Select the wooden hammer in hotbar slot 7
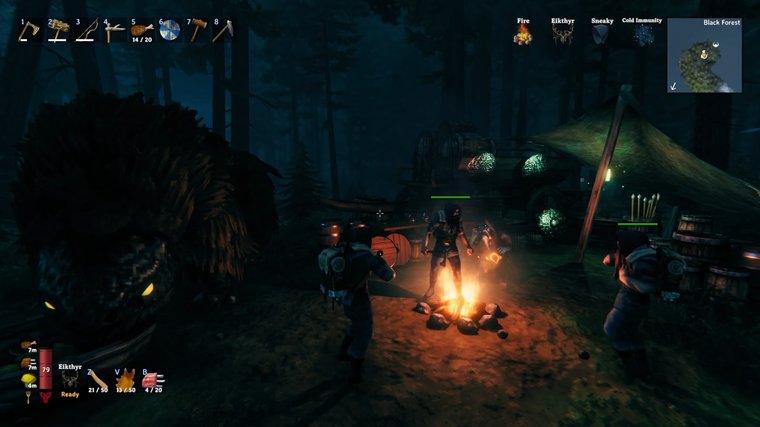The height and width of the screenshot is (427, 760). (197, 31)
